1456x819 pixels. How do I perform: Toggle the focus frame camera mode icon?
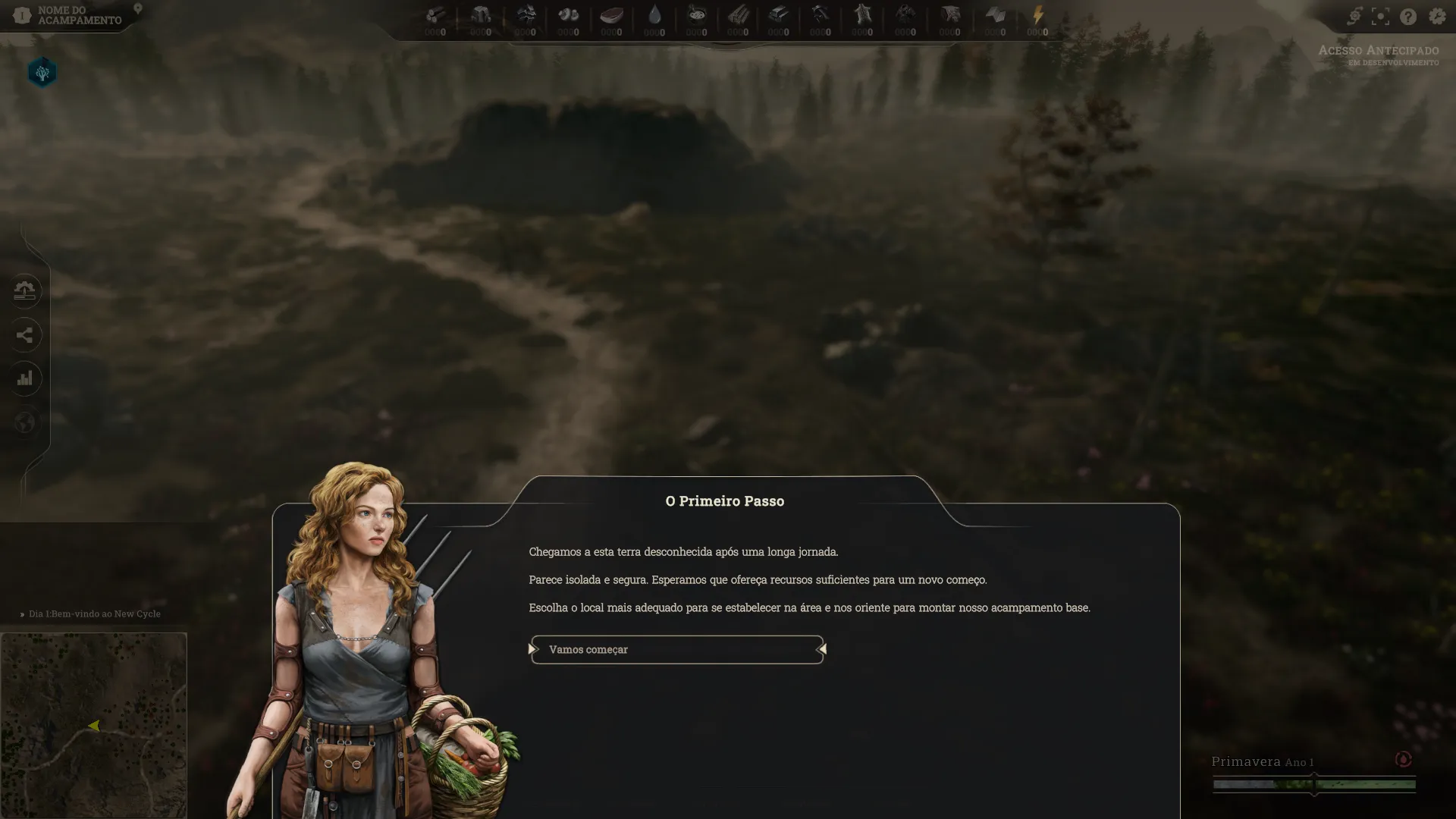coord(1381,17)
